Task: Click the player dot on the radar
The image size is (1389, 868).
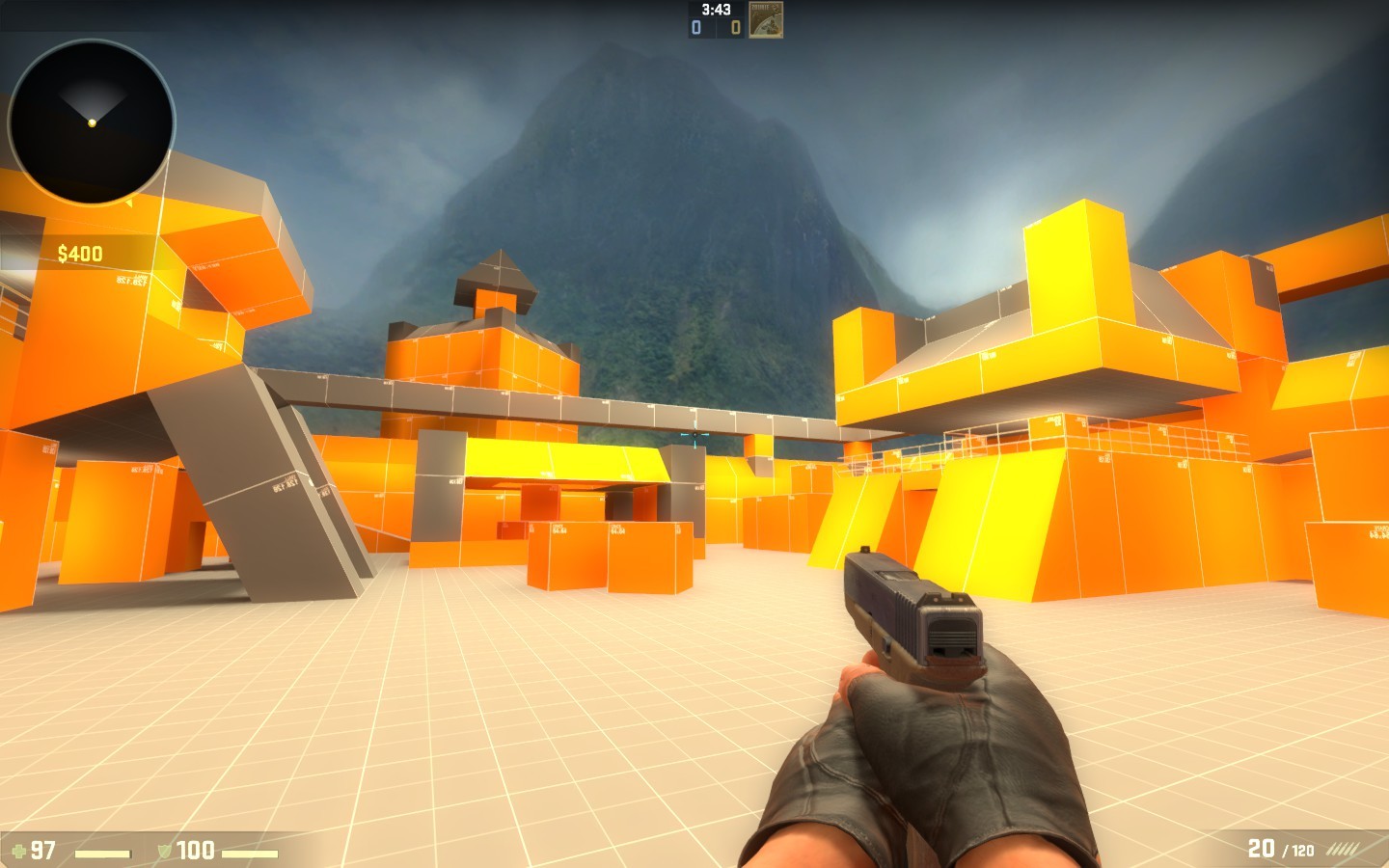Action: (91, 123)
